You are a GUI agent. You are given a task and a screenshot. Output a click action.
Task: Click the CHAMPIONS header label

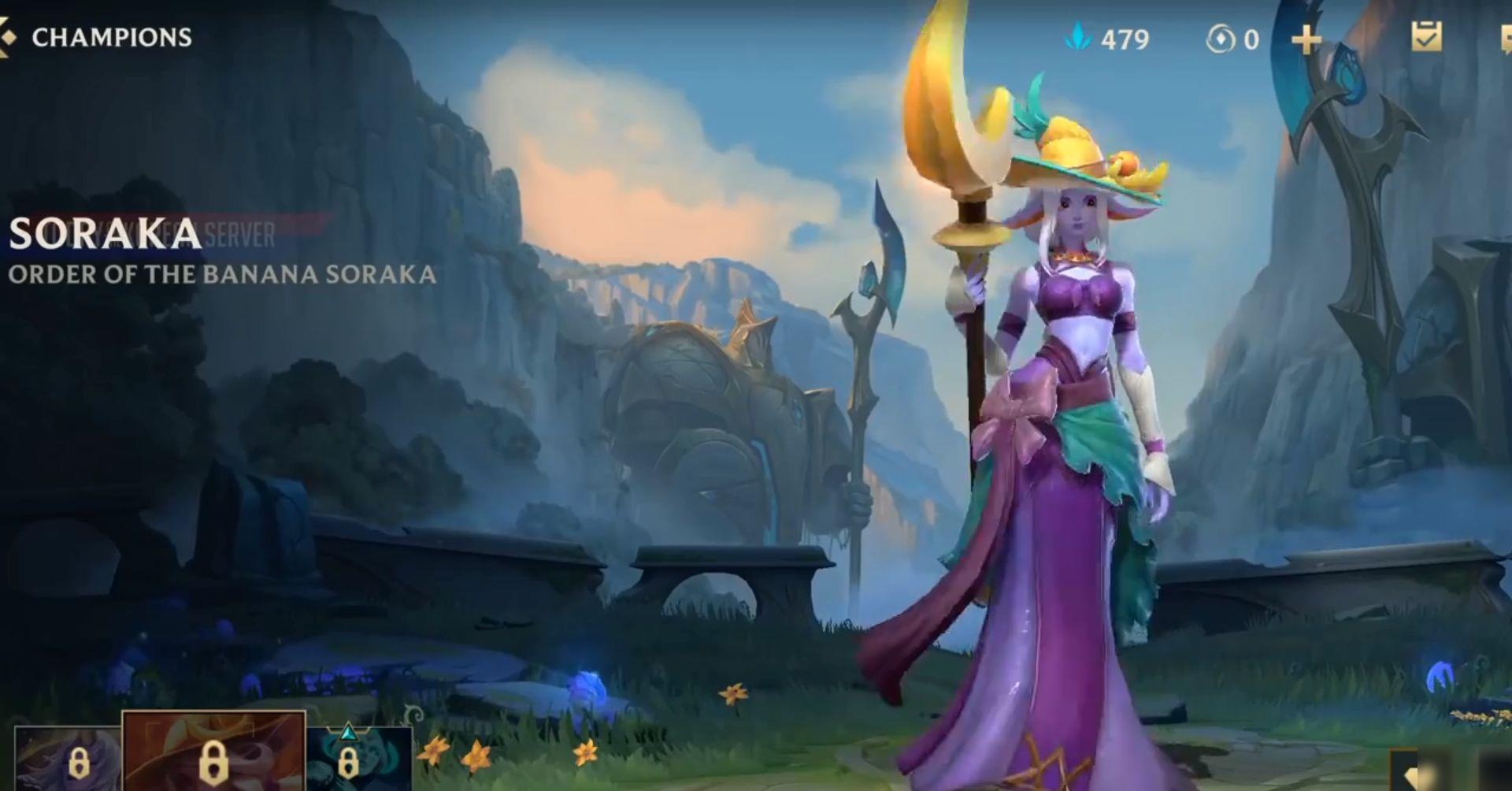[109, 35]
